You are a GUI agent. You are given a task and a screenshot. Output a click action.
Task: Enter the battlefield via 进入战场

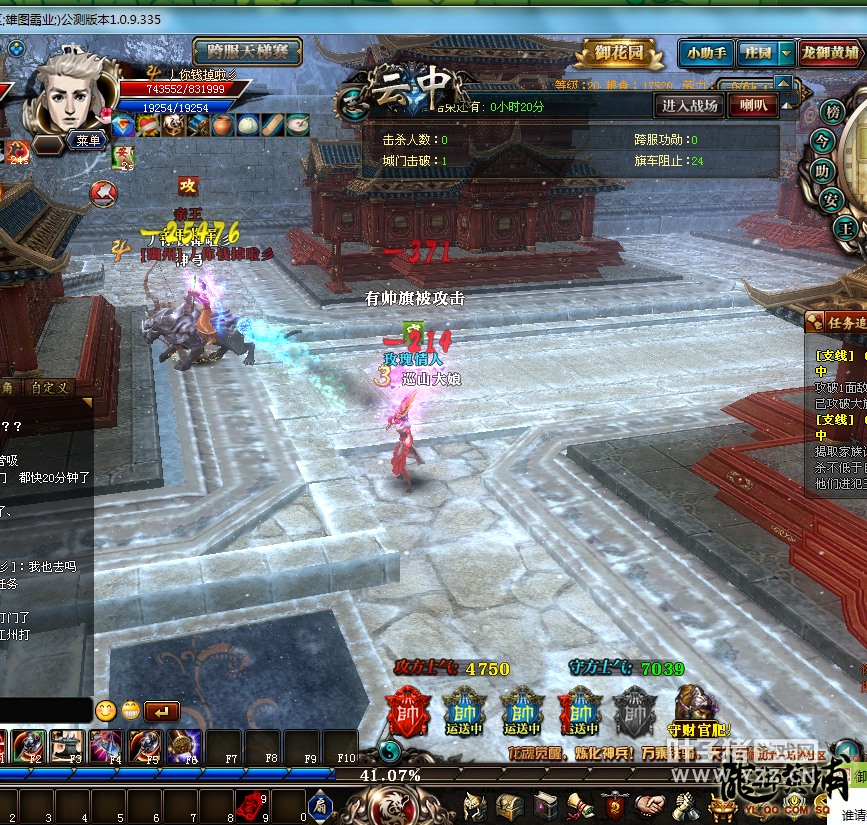(x=690, y=105)
